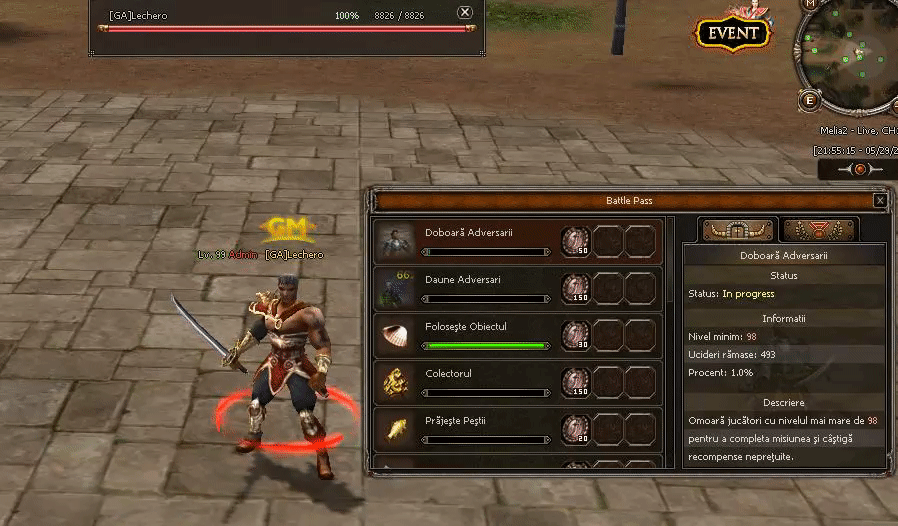Click the Folosește Obiectul reward icon showing 30
The image size is (898, 526).
click(x=575, y=335)
